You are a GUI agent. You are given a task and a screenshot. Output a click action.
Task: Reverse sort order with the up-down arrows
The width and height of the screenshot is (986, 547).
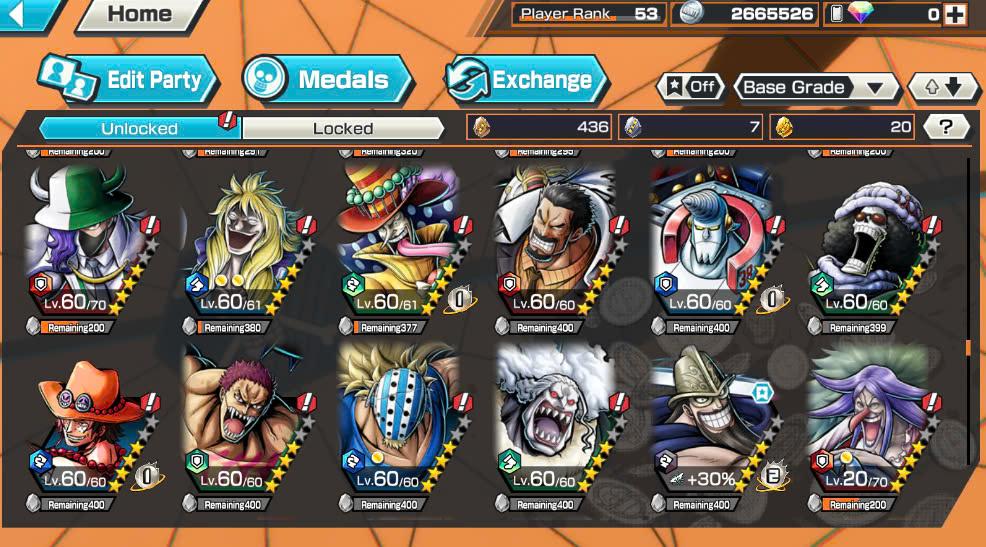tap(943, 87)
